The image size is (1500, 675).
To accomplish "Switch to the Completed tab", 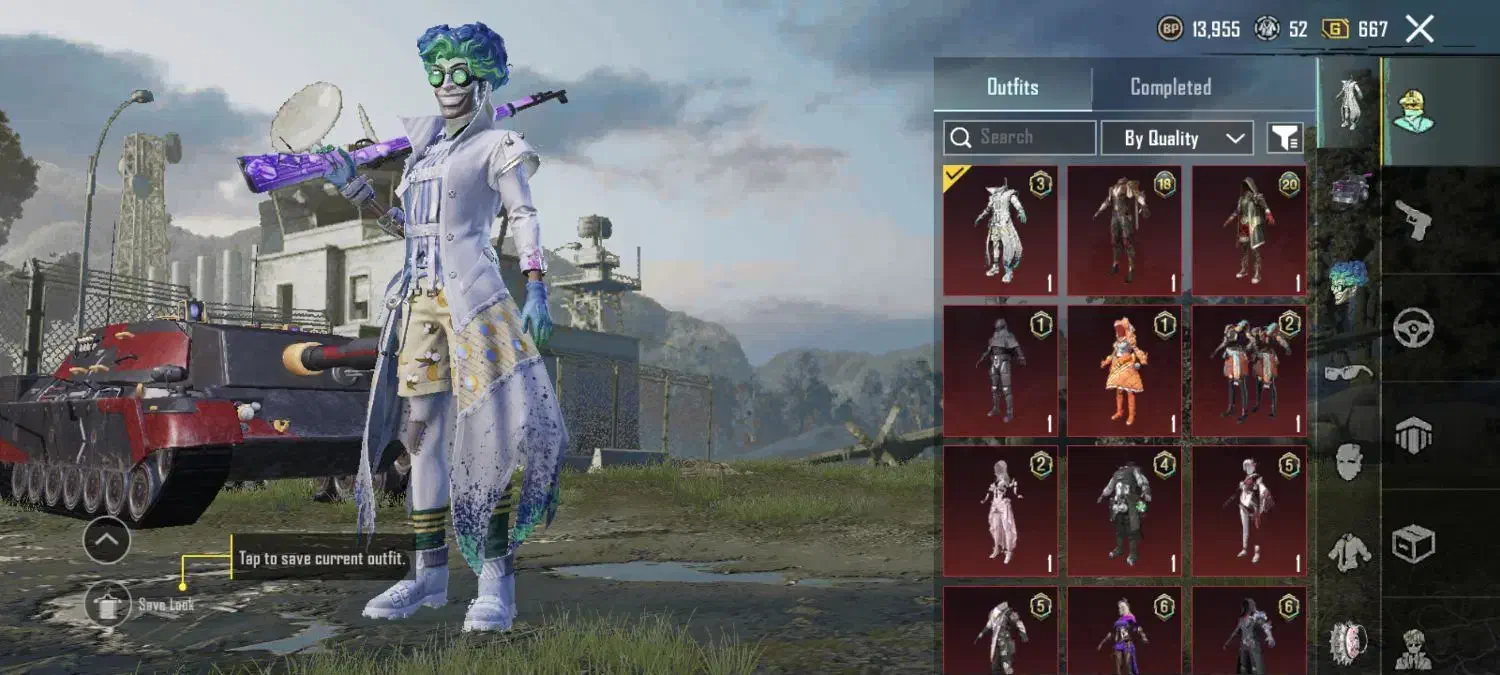I will [x=1170, y=87].
